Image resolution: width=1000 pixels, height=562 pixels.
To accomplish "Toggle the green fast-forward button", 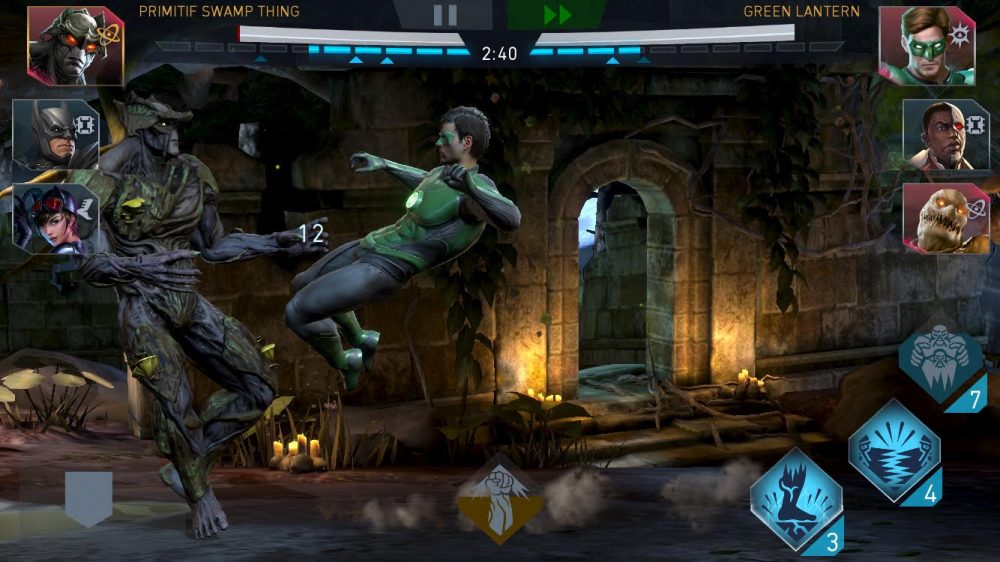I will [x=557, y=15].
